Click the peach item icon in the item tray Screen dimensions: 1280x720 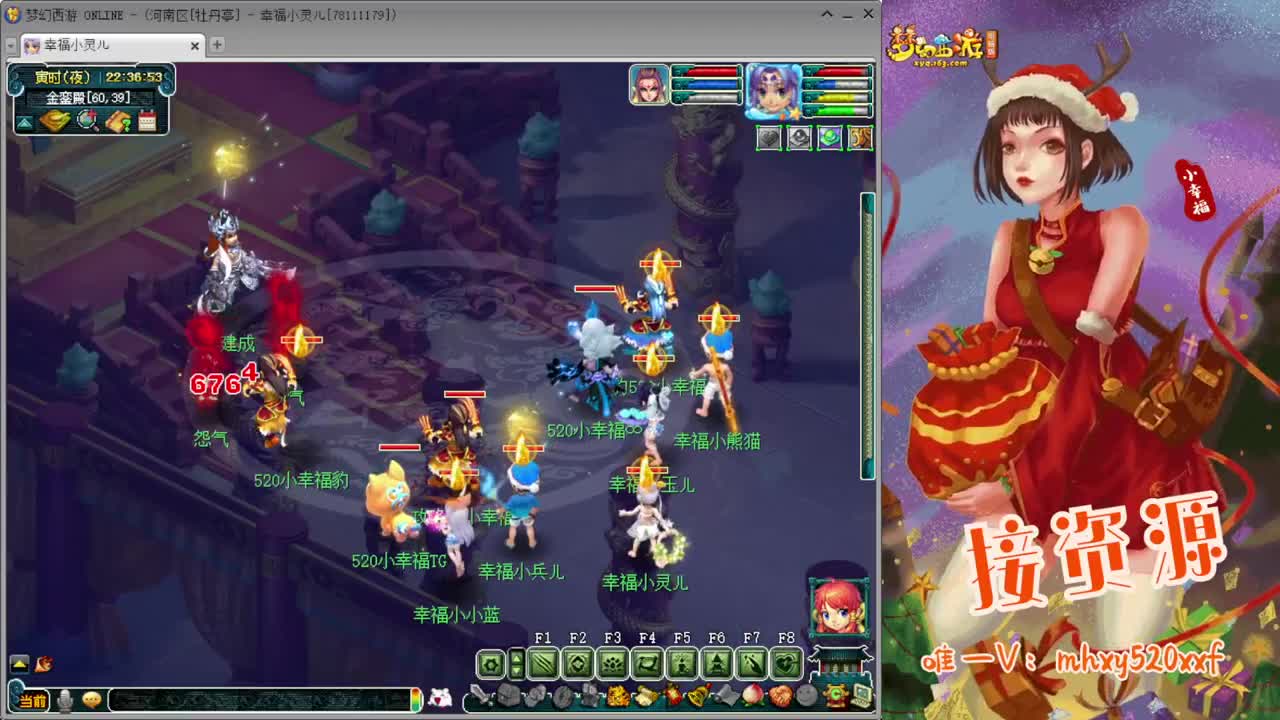pos(750,695)
